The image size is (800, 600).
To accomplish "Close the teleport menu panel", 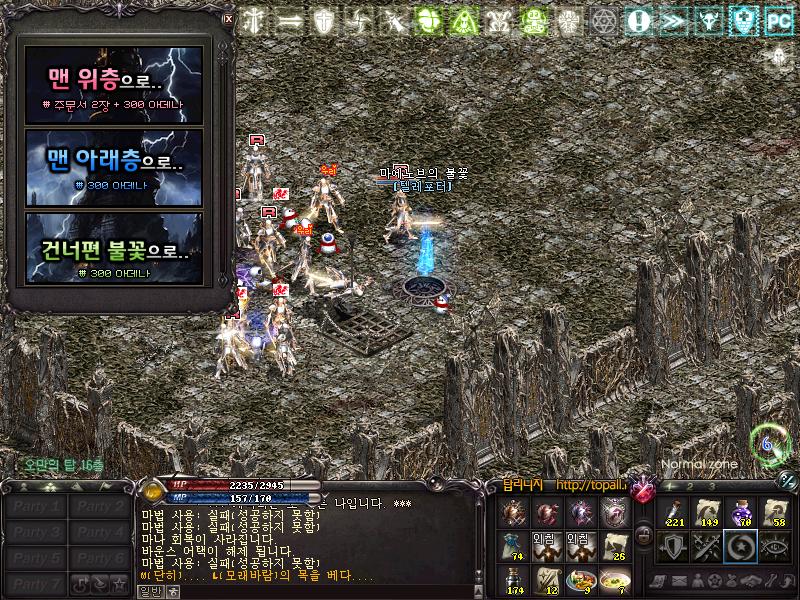I will click(x=228, y=18).
